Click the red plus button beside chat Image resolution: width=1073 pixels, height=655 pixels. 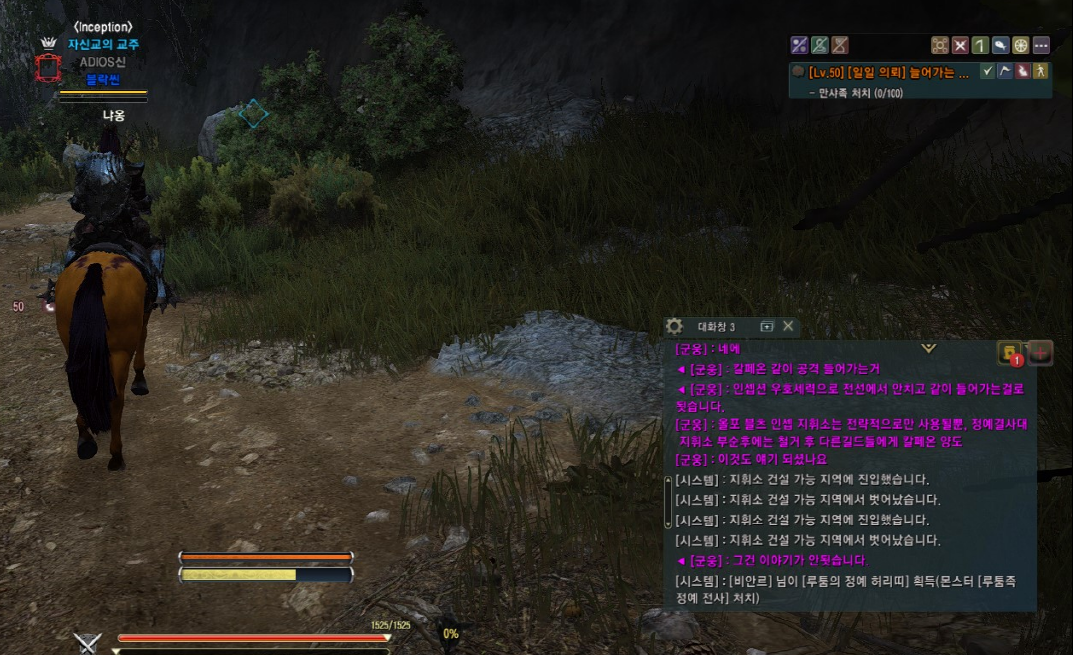tap(1040, 352)
